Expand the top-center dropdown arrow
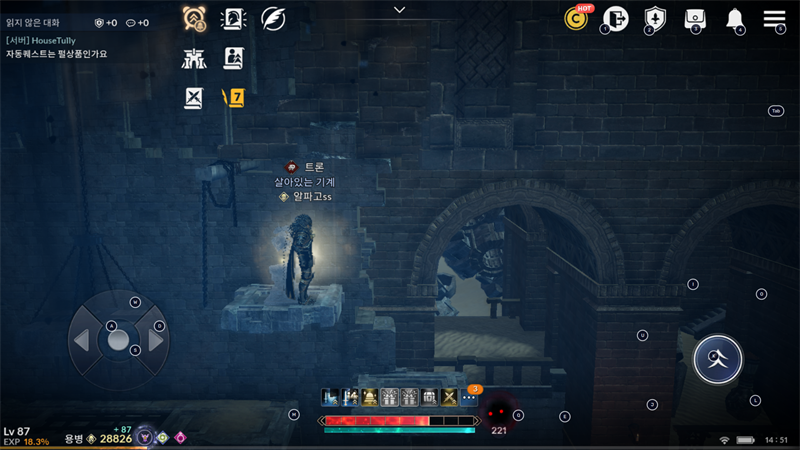 pyautogui.click(x=400, y=10)
